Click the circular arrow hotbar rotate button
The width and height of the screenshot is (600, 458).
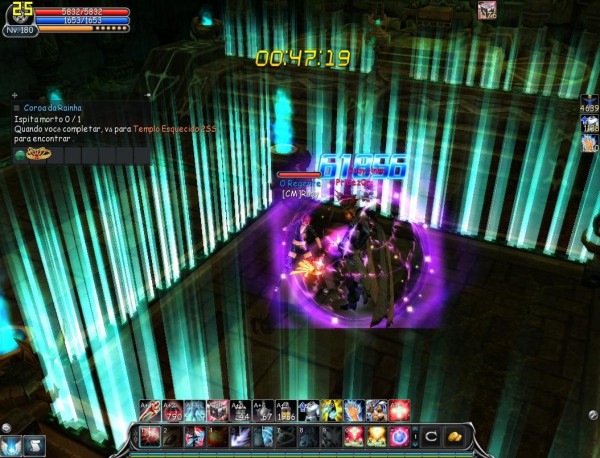coord(429,436)
